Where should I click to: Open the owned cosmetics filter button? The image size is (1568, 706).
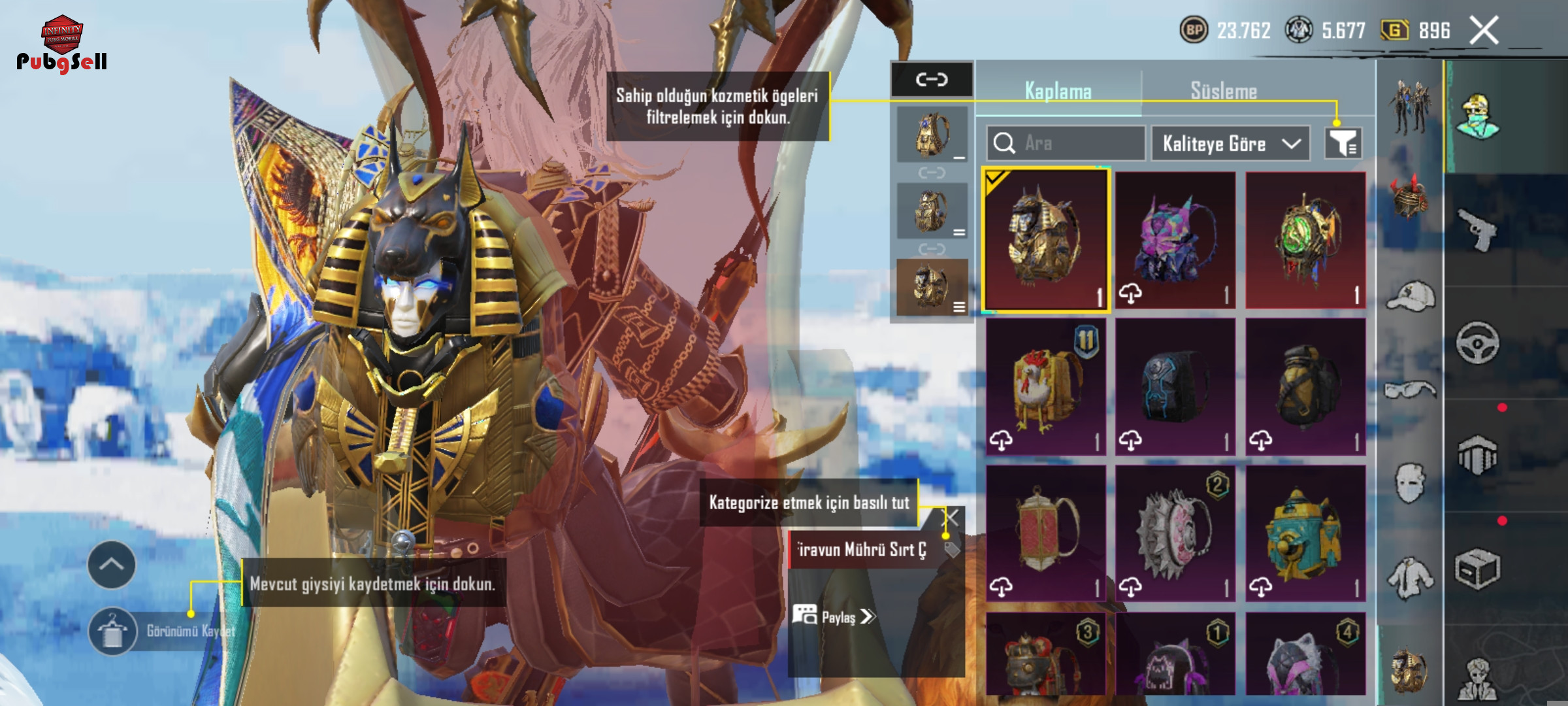(x=1343, y=143)
